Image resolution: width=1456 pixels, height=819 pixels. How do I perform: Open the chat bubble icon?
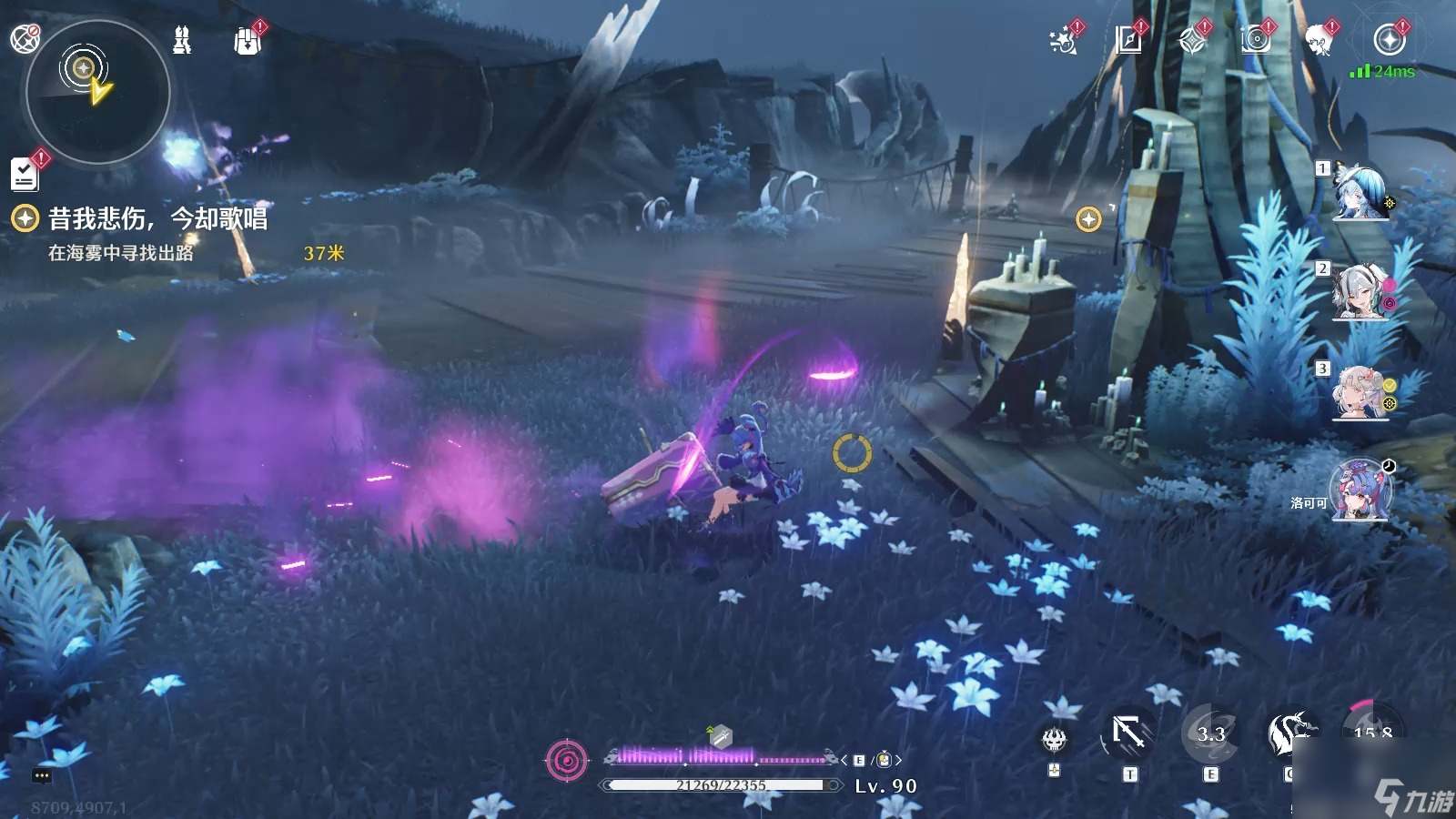pyautogui.click(x=42, y=776)
